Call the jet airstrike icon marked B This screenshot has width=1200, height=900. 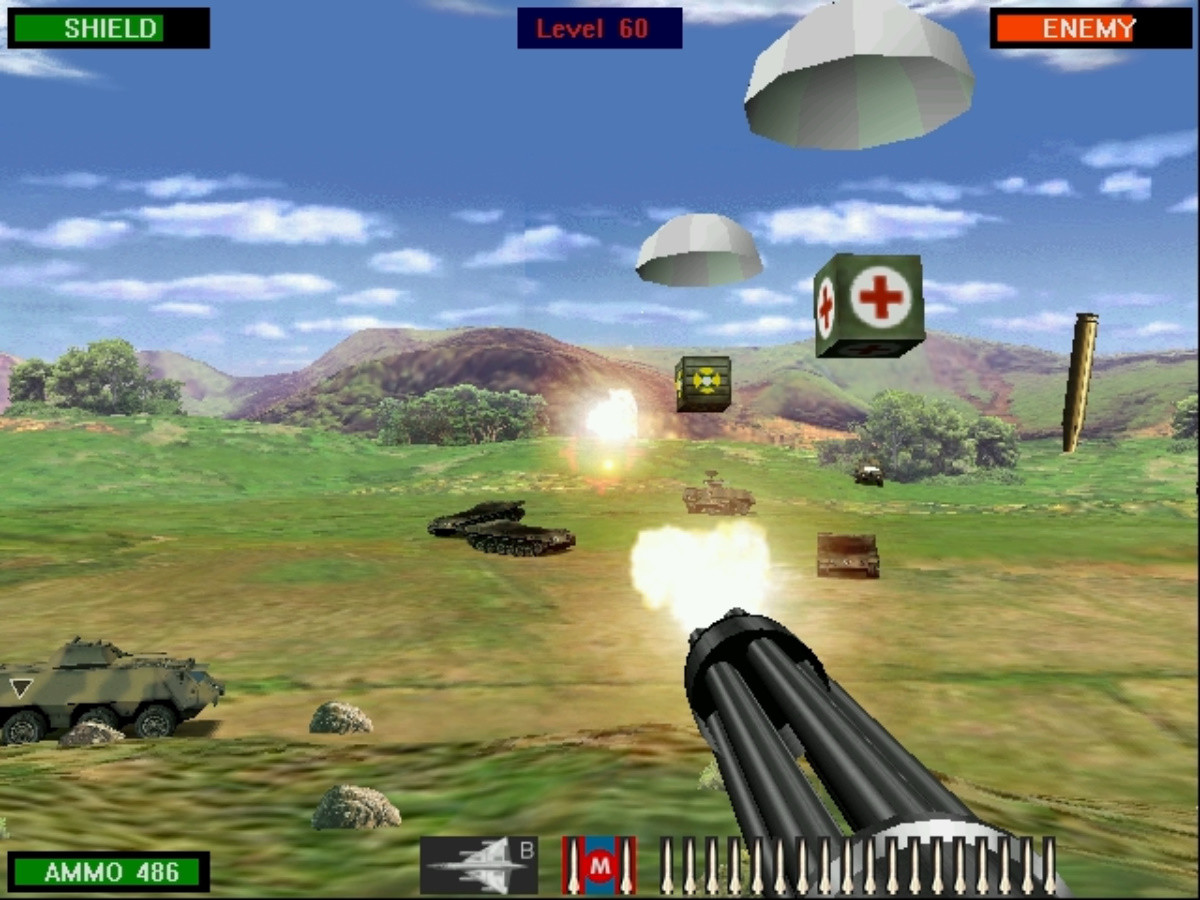click(479, 865)
